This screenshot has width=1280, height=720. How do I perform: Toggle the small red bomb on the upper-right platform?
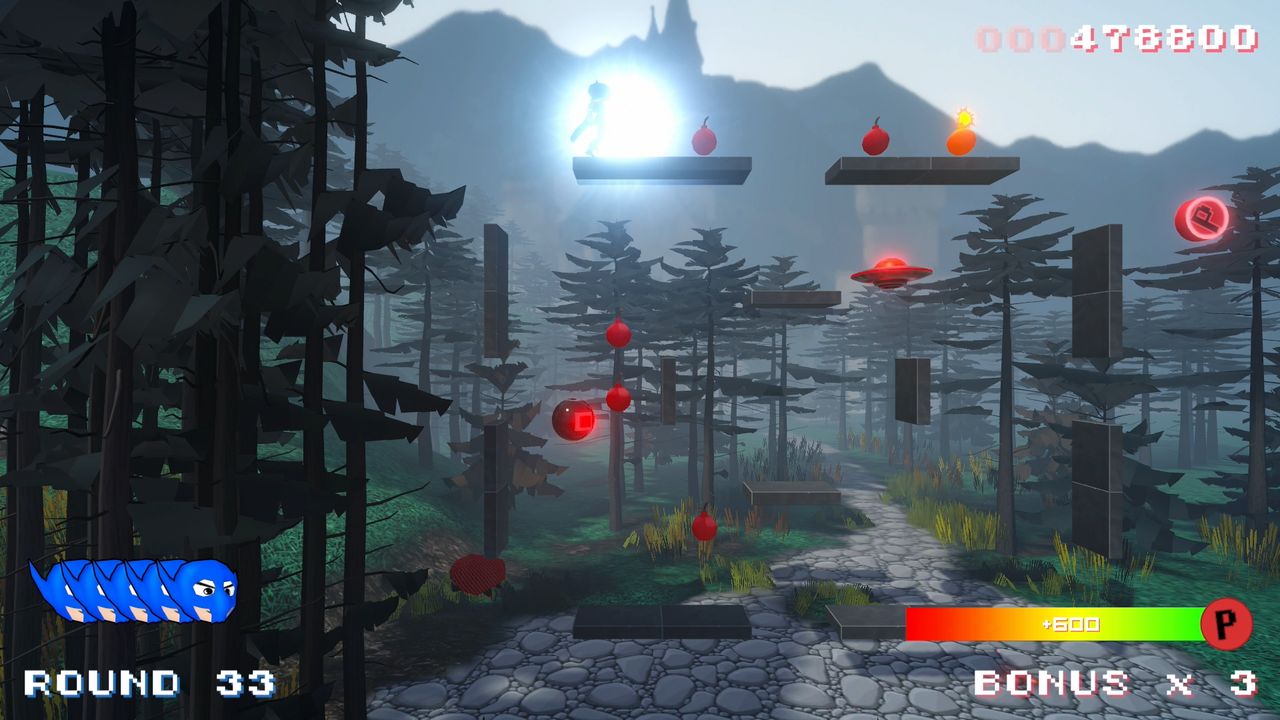(874, 140)
